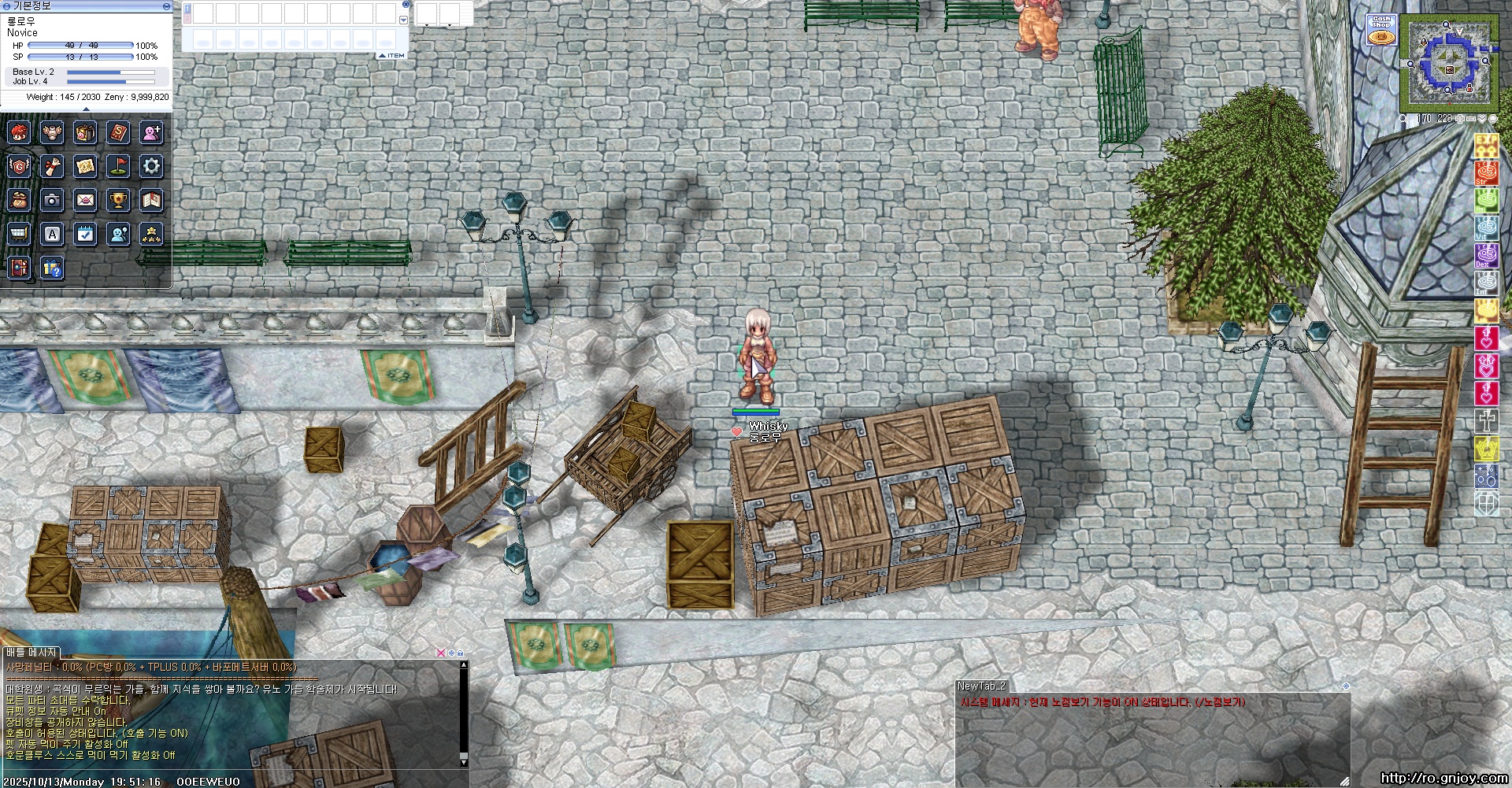The width and height of the screenshot is (1512, 788).
Task: Minimize the basic info window
Action: tap(166, 6)
